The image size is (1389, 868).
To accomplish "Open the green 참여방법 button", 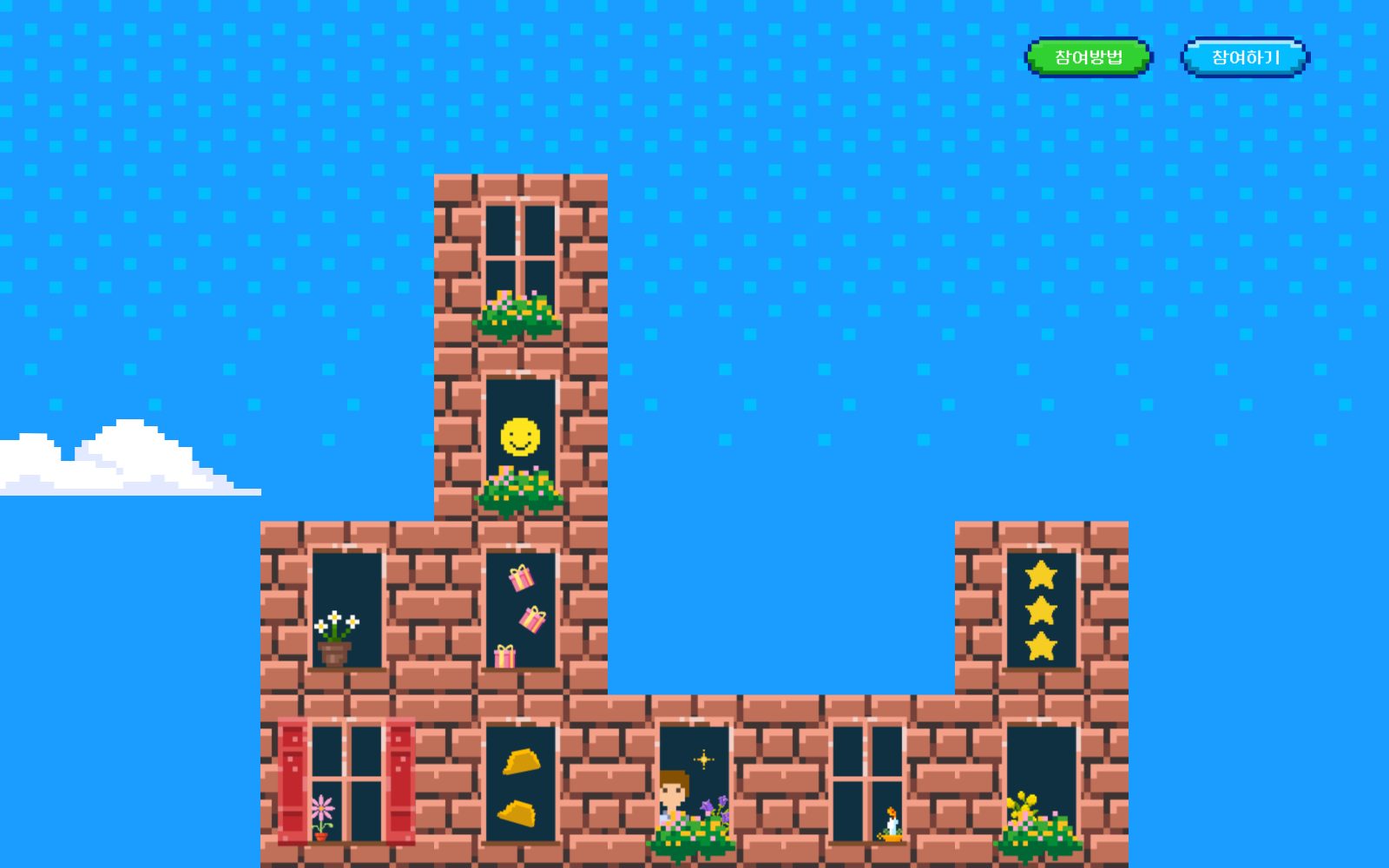I will (x=1088, y=57).
